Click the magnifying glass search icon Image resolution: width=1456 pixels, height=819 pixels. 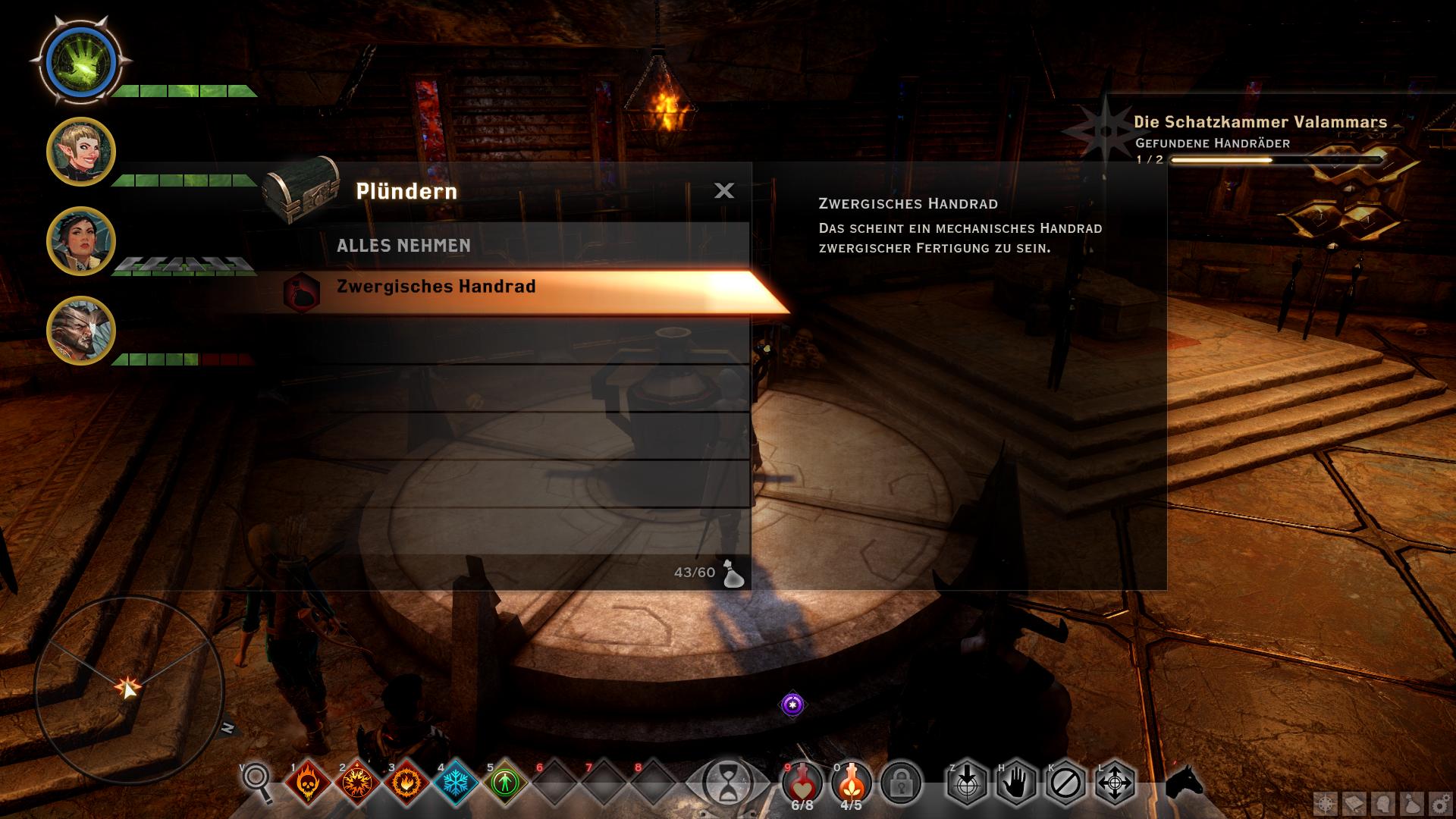(x=256, y=781)
